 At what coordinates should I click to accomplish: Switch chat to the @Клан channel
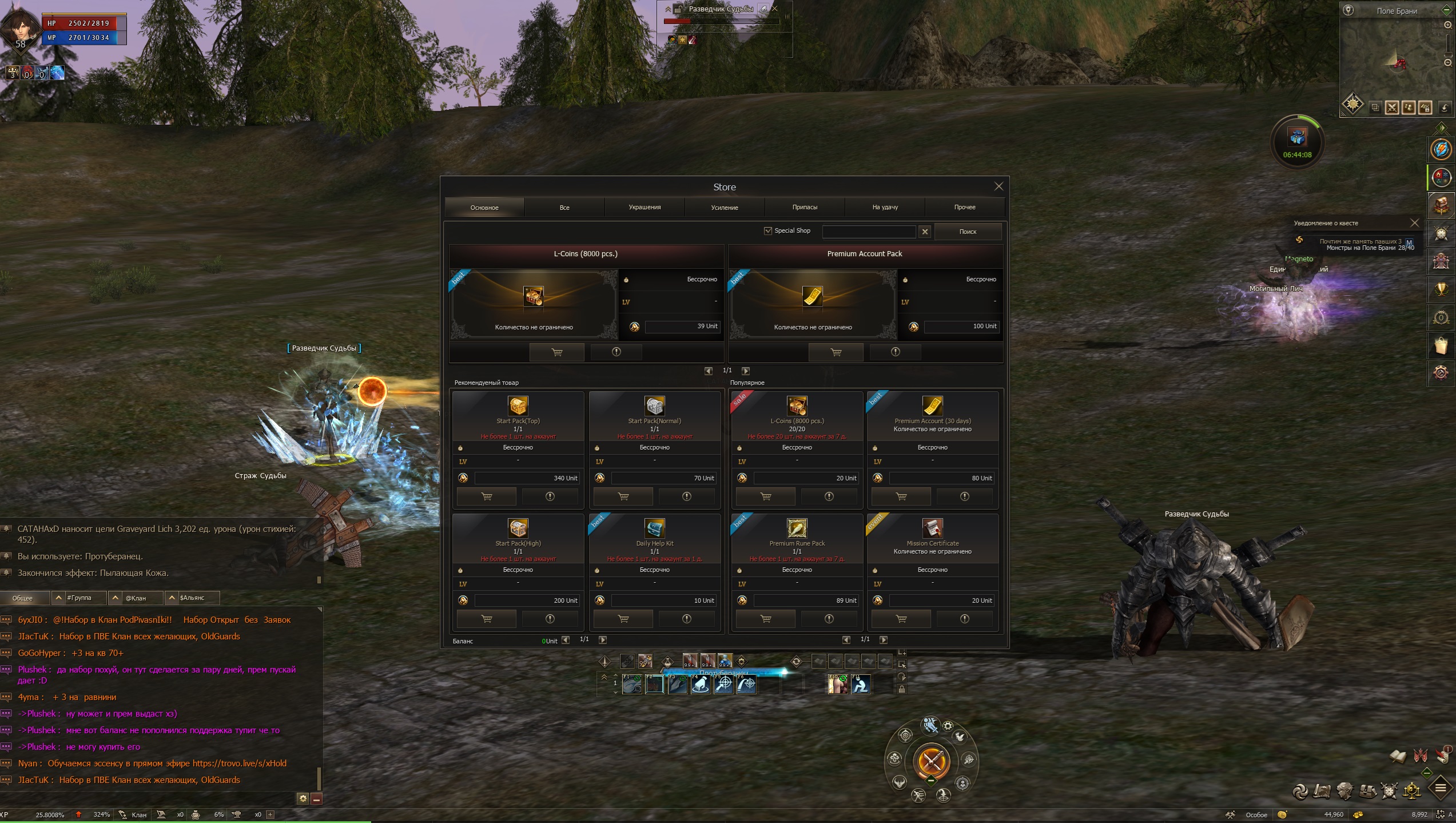point(136,598)
